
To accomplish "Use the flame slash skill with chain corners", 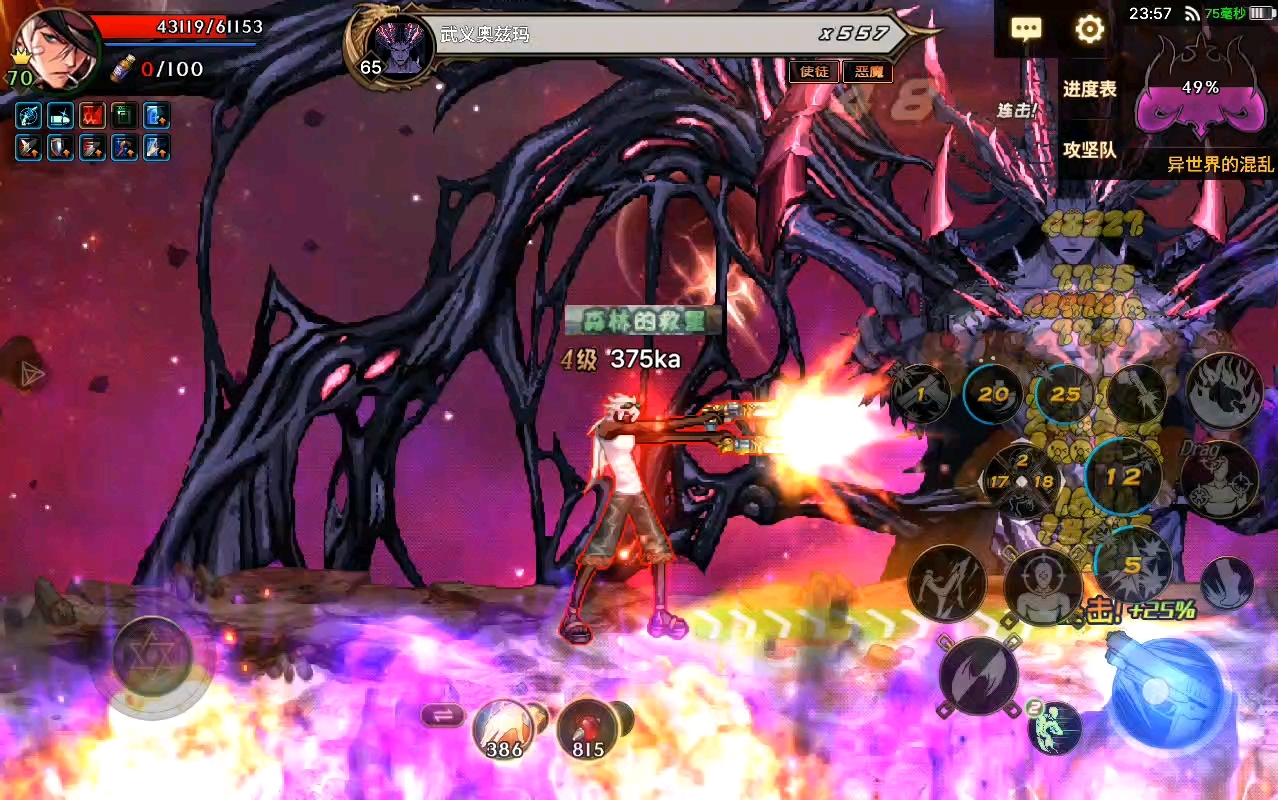I will (x=980, y=676).
